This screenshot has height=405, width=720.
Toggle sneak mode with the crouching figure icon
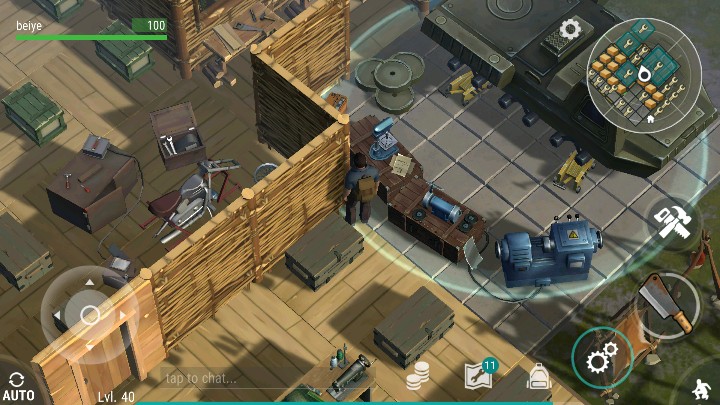pyautogui.click(x=703, y=390)
